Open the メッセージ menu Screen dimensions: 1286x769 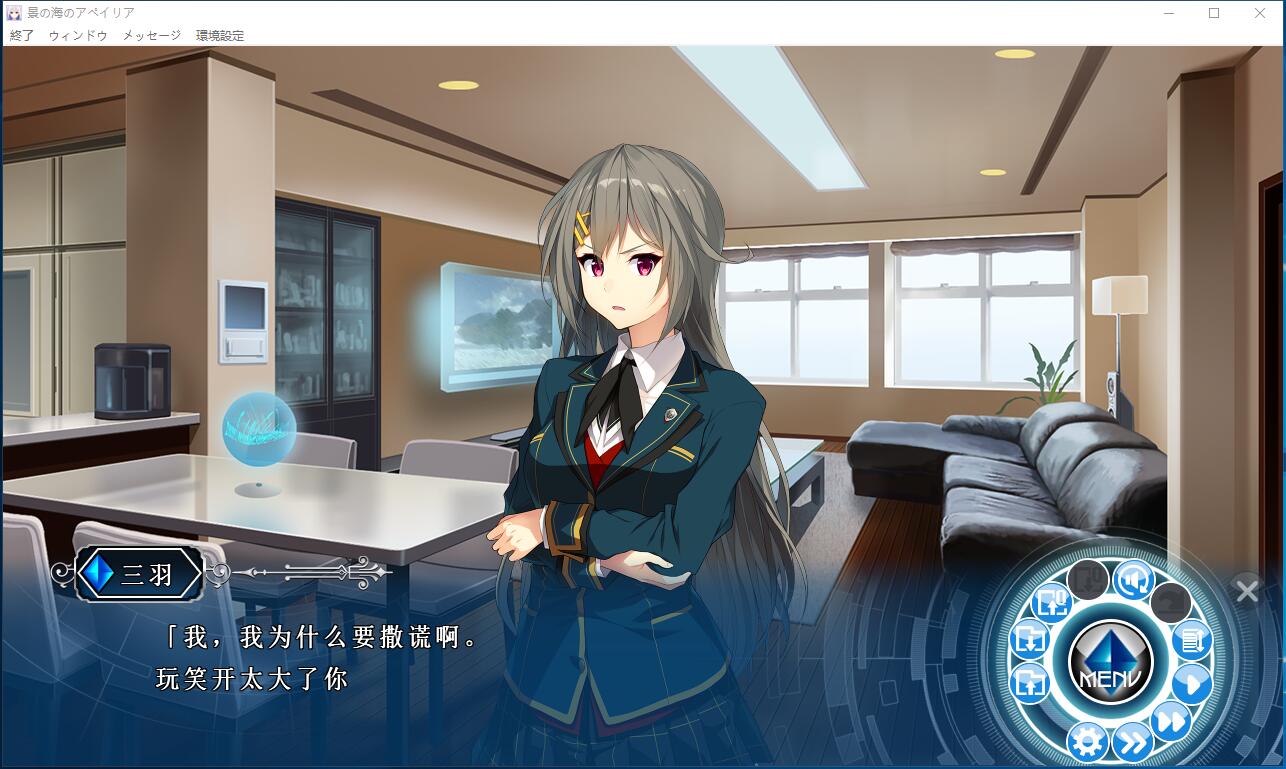[x=152, y=35]
